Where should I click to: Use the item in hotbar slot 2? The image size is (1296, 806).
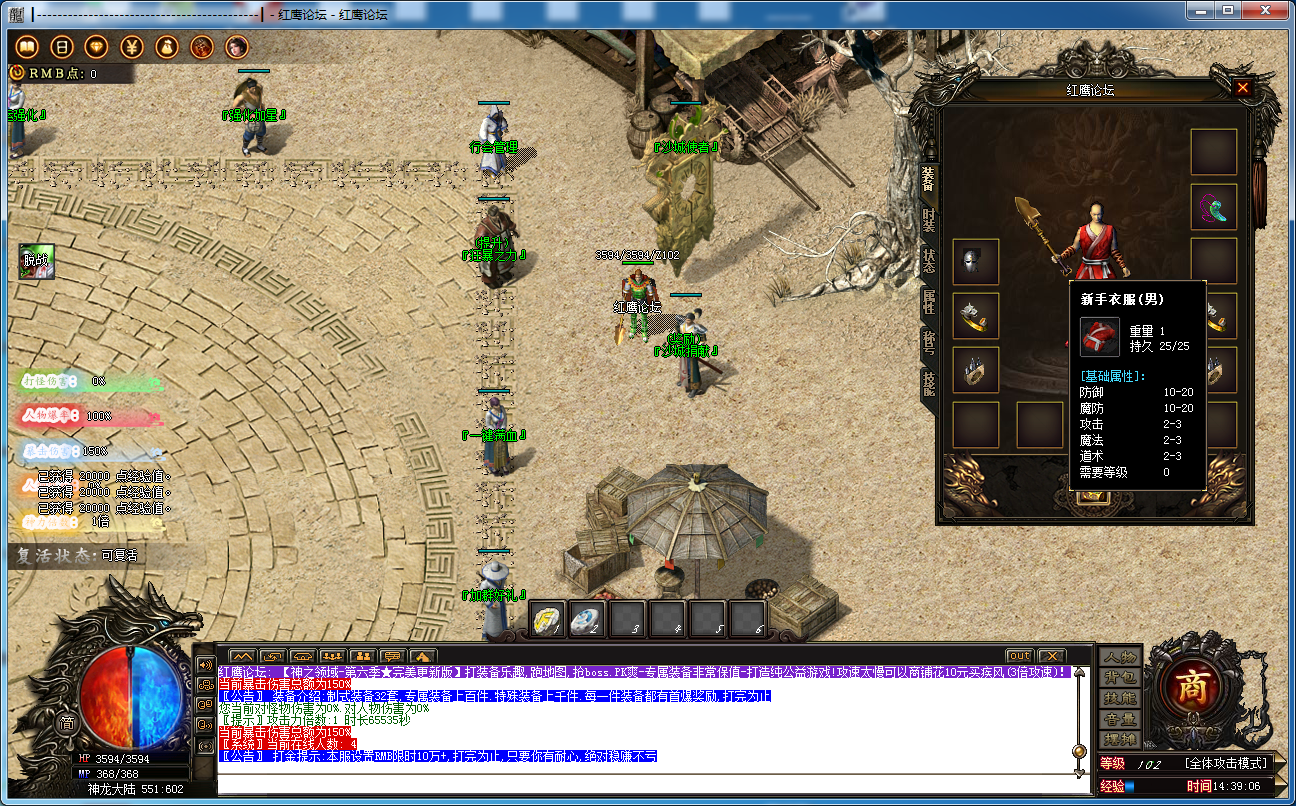(588, 620)
